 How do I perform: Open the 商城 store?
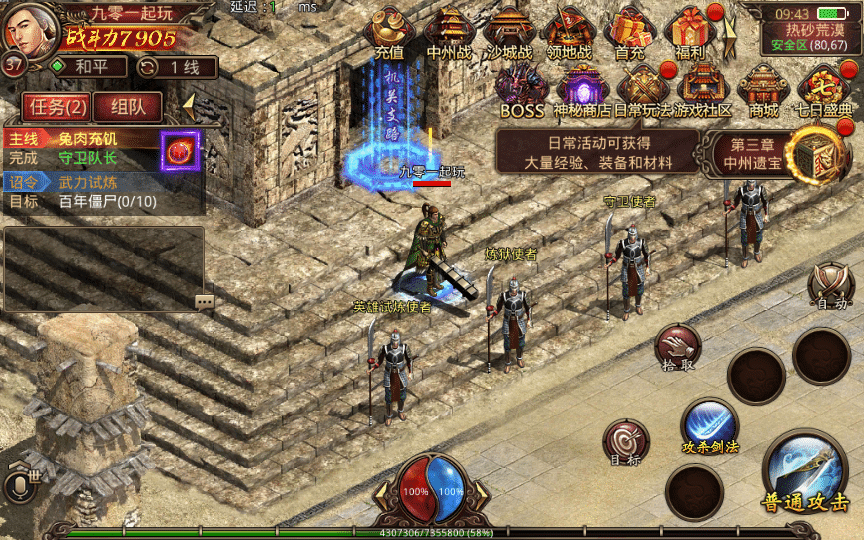pos(764,90)
